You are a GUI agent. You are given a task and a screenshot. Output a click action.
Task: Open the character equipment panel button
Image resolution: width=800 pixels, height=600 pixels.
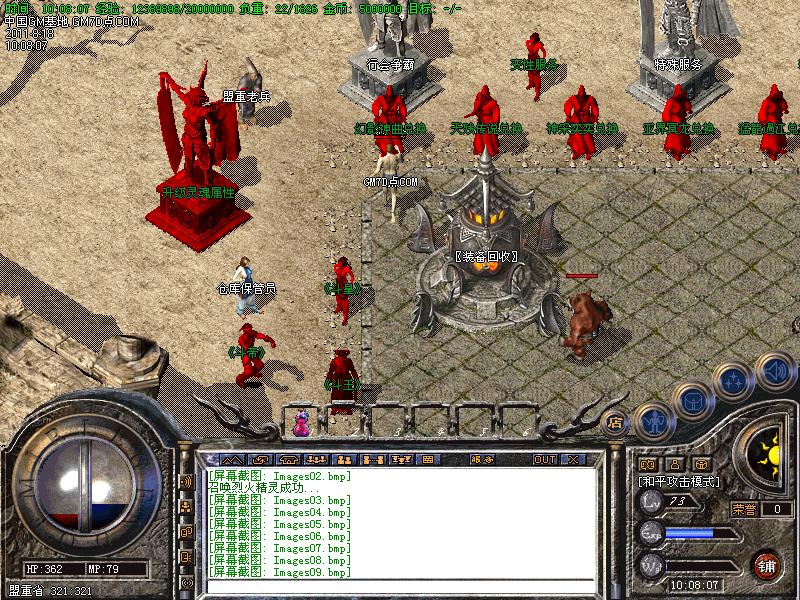point(653,421)
